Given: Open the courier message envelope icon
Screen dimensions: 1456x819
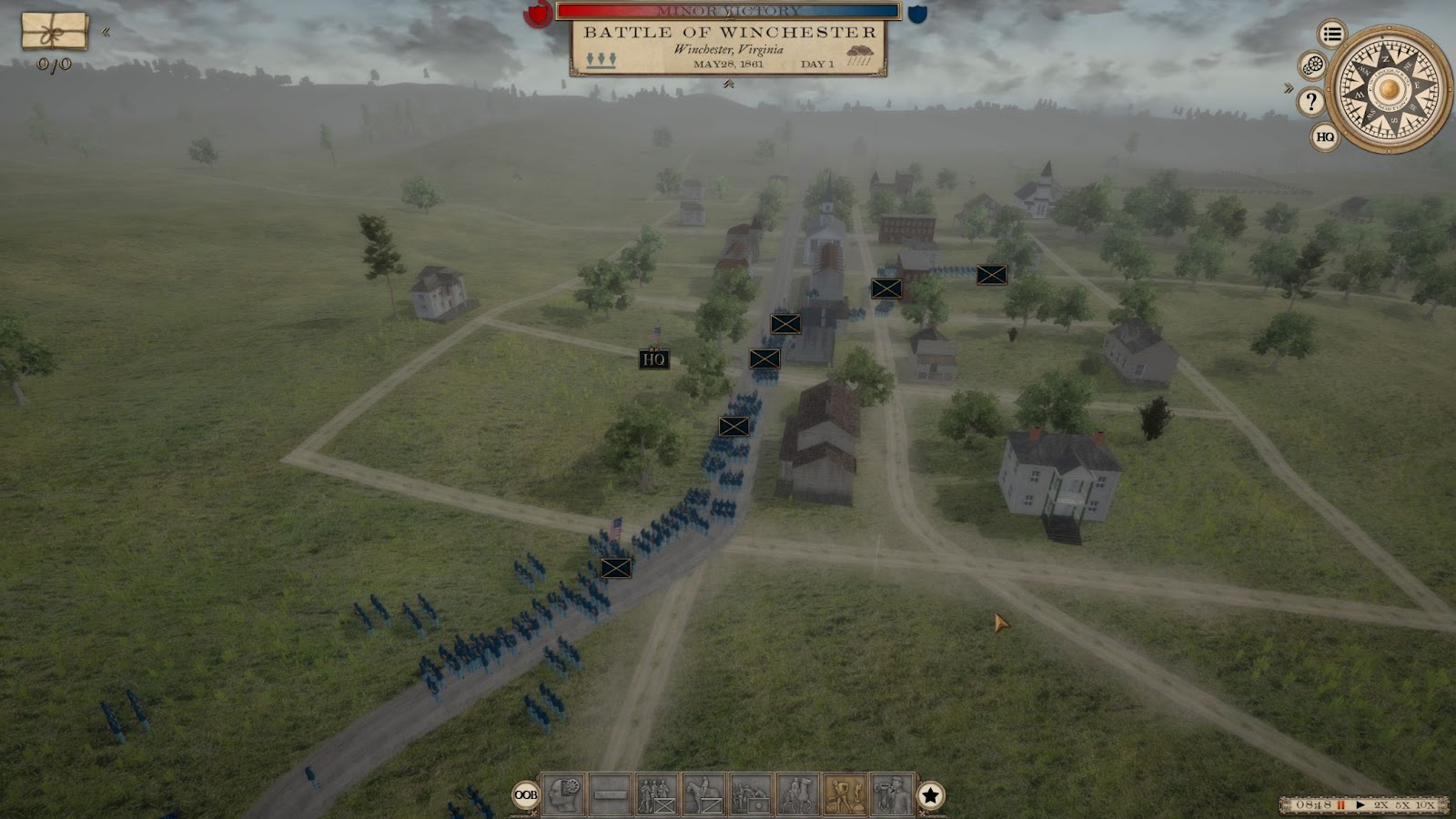Looking at the screenshot, I should tap(55, 32).
